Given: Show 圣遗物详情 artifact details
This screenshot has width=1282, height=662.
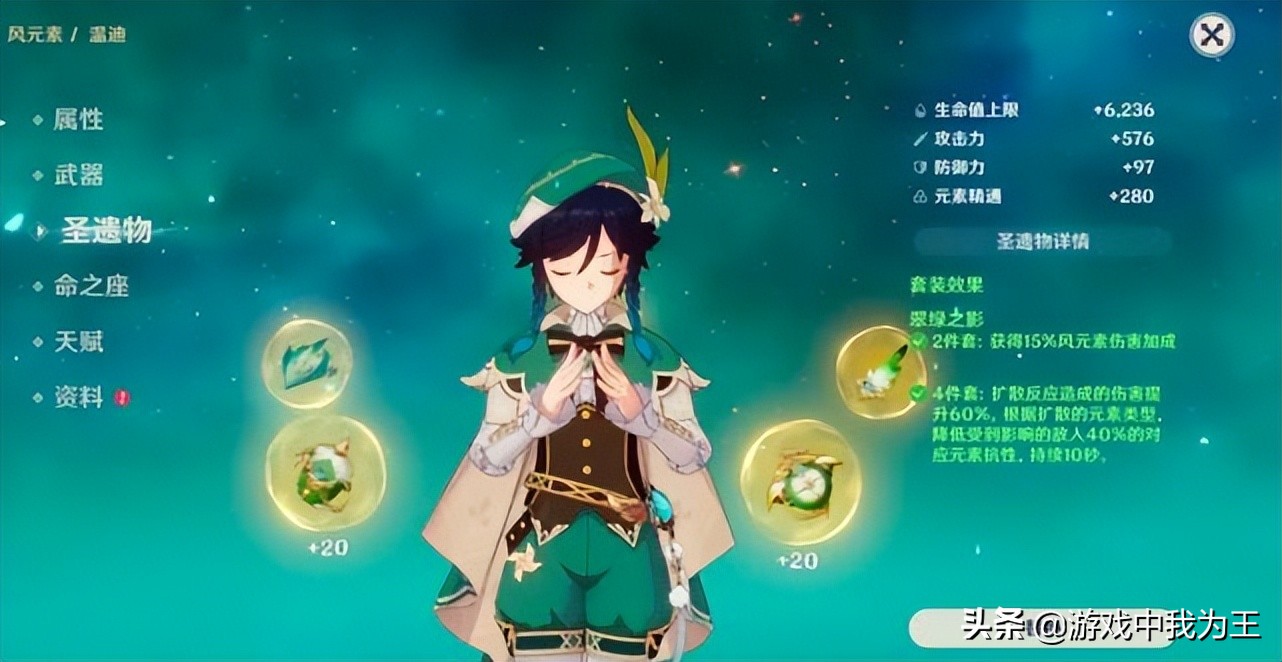Looking at the screenshot, I should (x=1042, y=242).
